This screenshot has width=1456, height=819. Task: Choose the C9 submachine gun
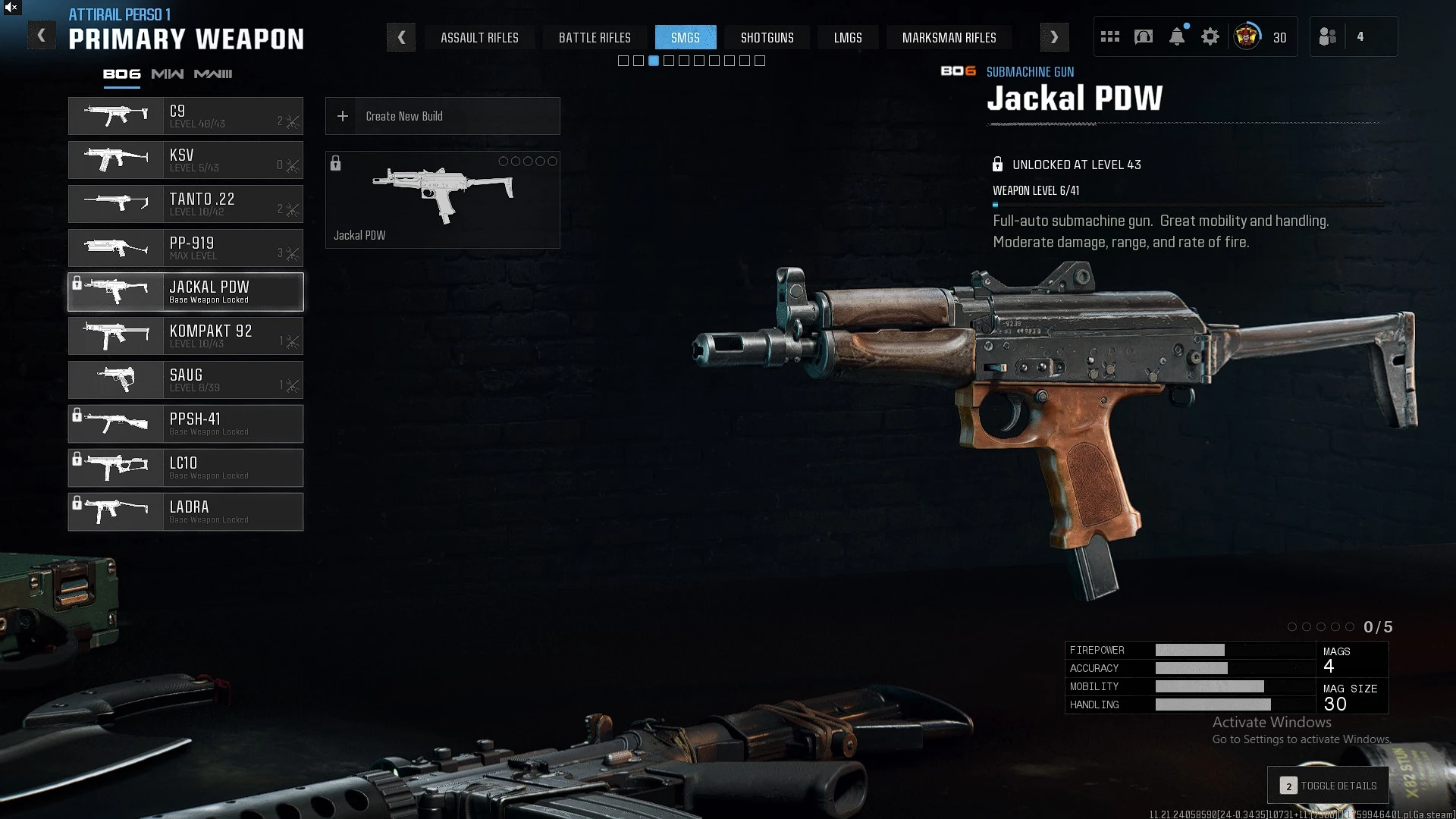coord(186,116)
